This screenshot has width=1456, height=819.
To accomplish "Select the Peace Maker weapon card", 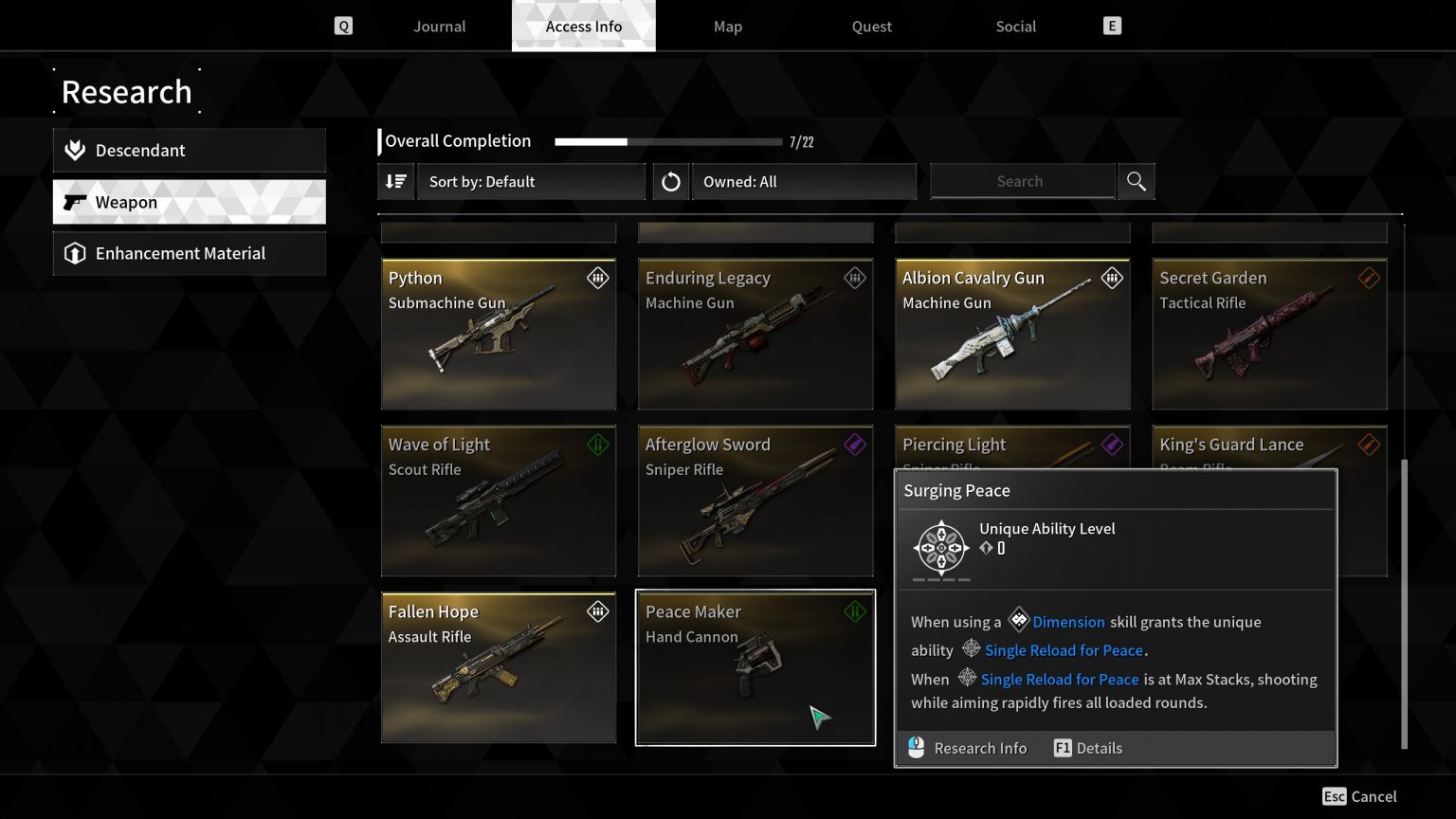I will (755, 666).
